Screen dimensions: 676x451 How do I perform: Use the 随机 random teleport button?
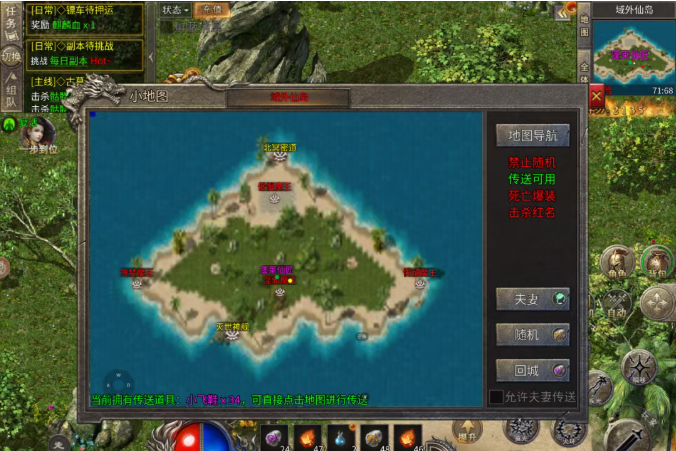532,334
